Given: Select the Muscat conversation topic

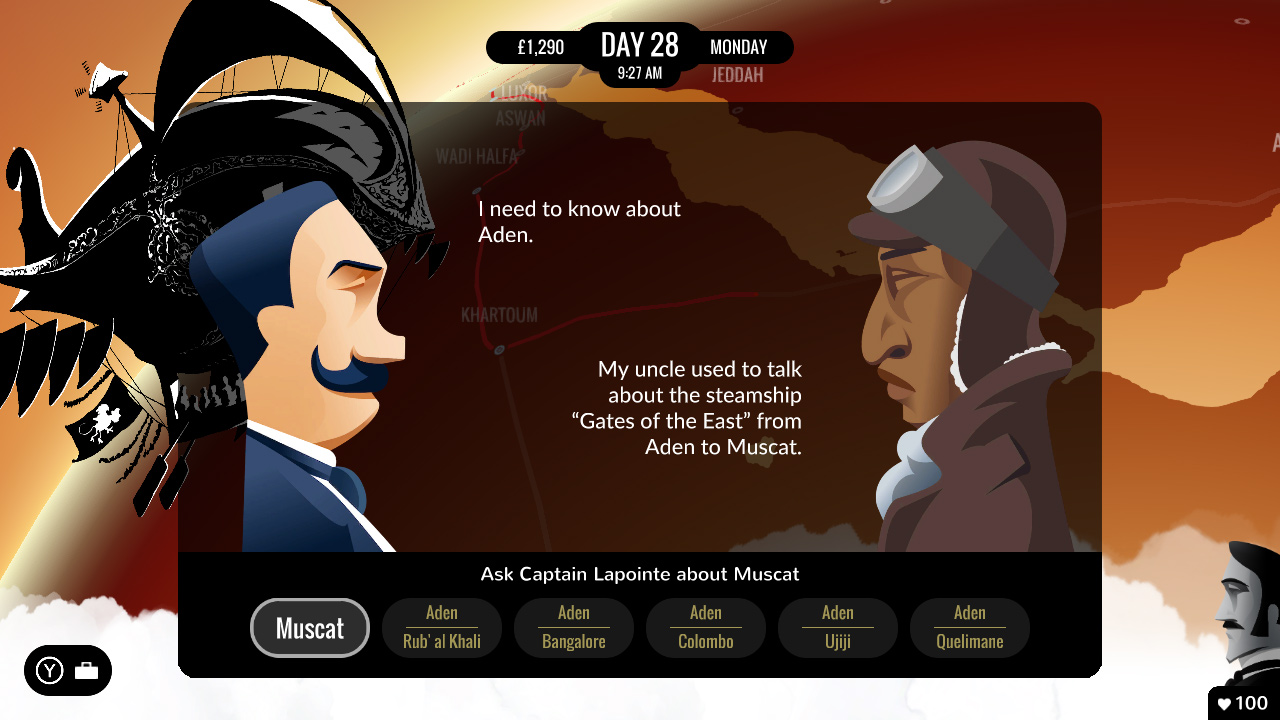Looking at the screenshot, I should pos(310,628).
